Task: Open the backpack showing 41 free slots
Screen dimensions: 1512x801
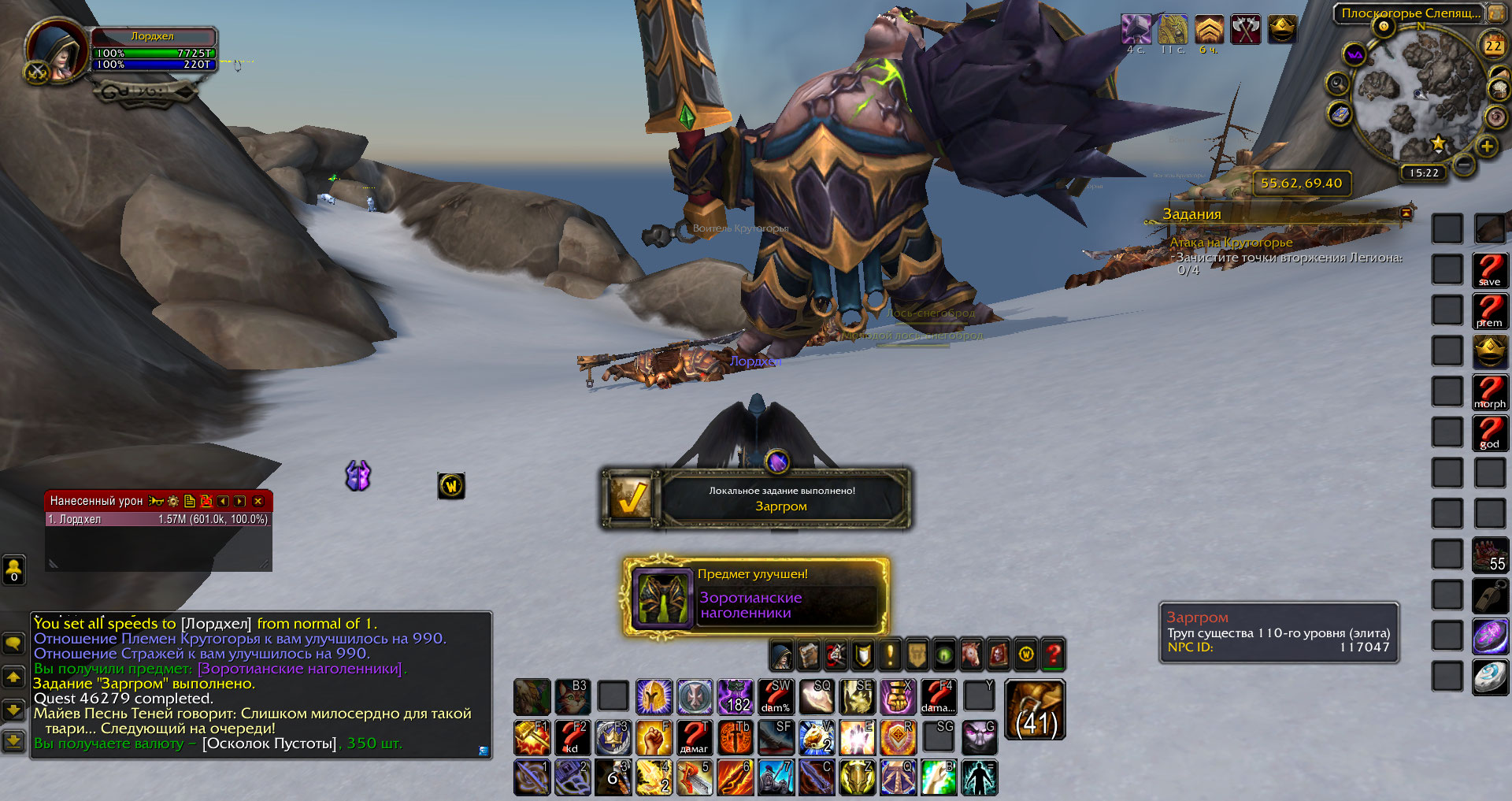Action: tap(1036, 710)
